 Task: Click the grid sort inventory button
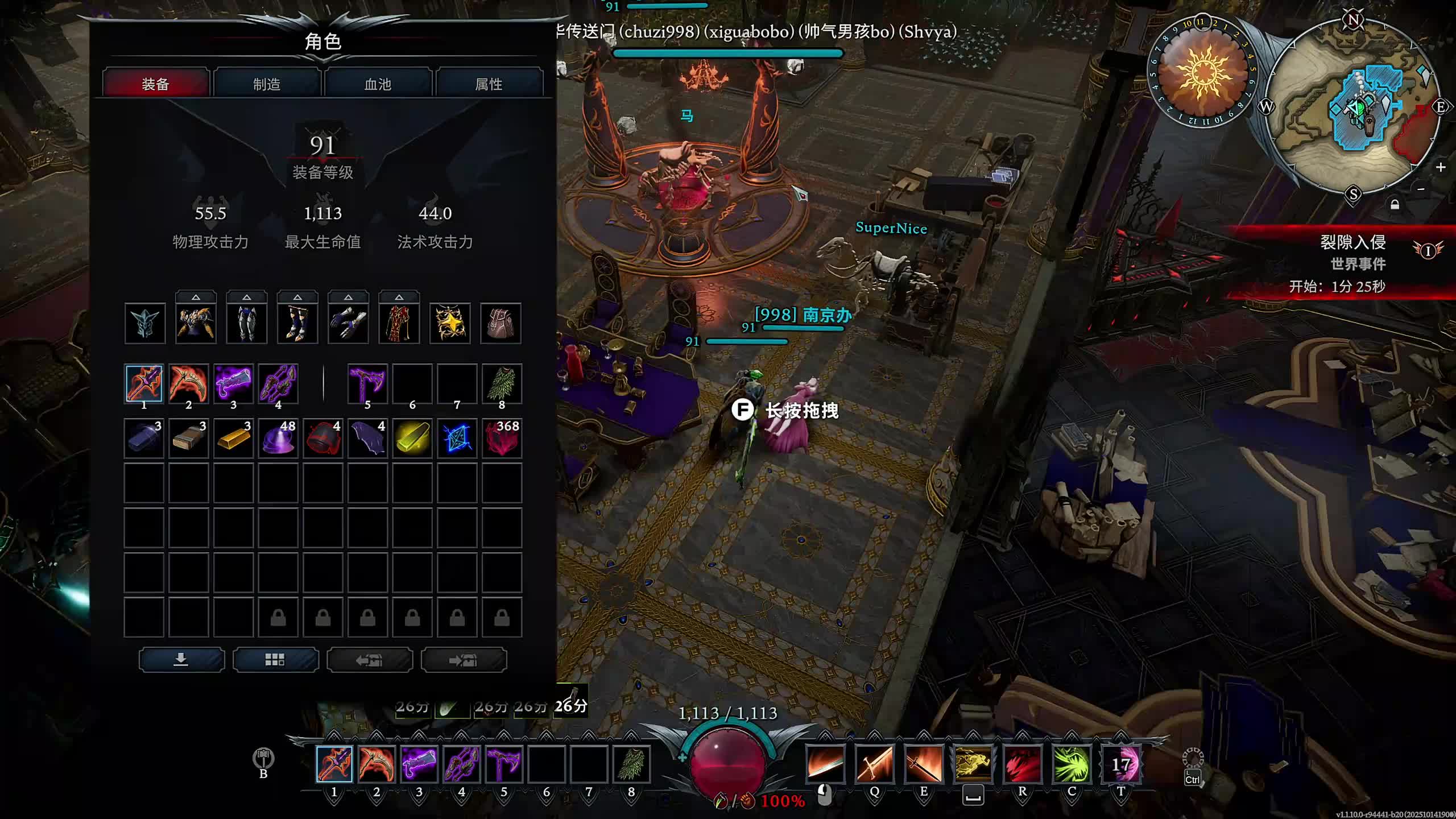(275, 660)
